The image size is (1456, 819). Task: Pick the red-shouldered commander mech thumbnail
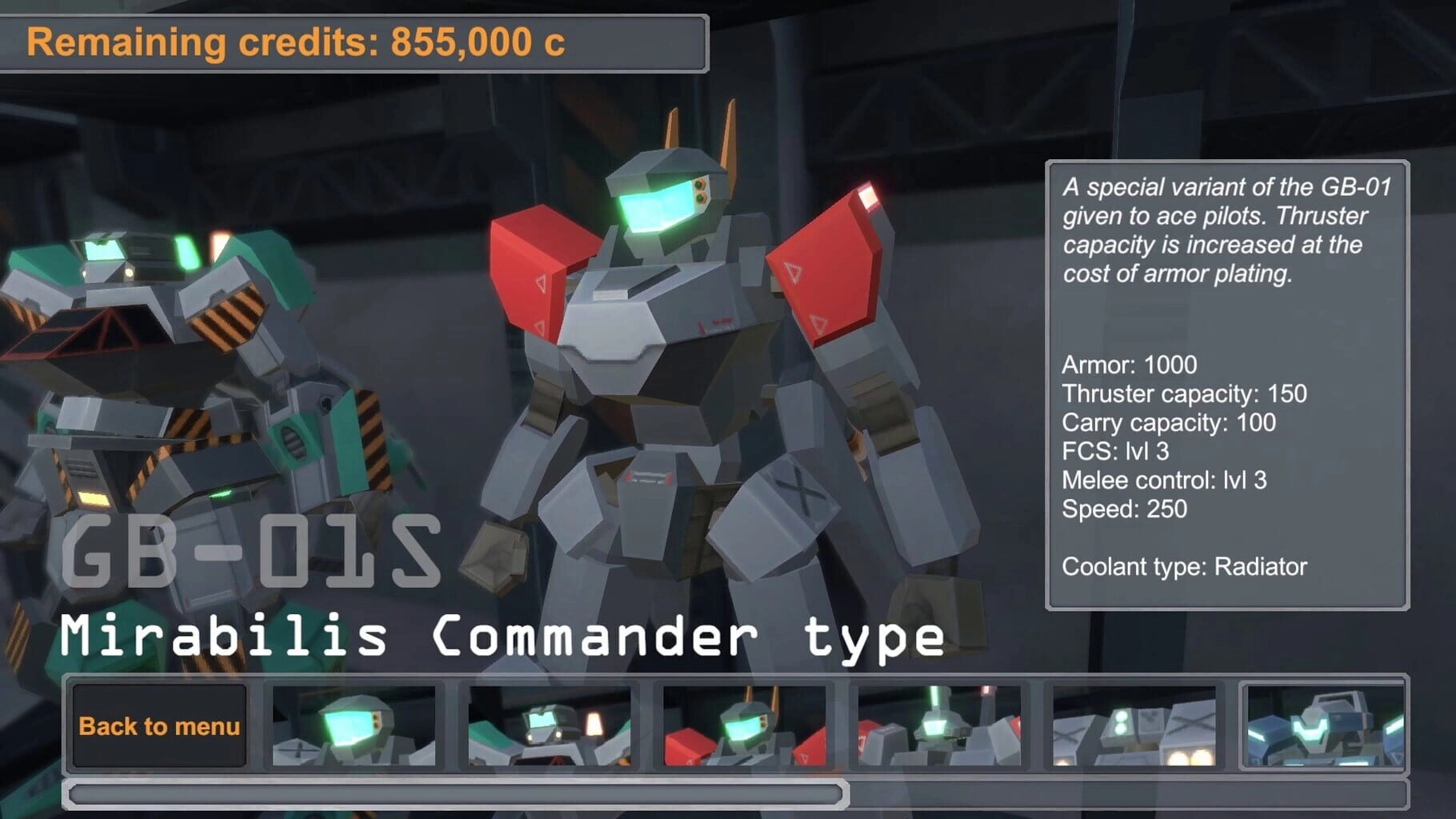click(744, 725)
